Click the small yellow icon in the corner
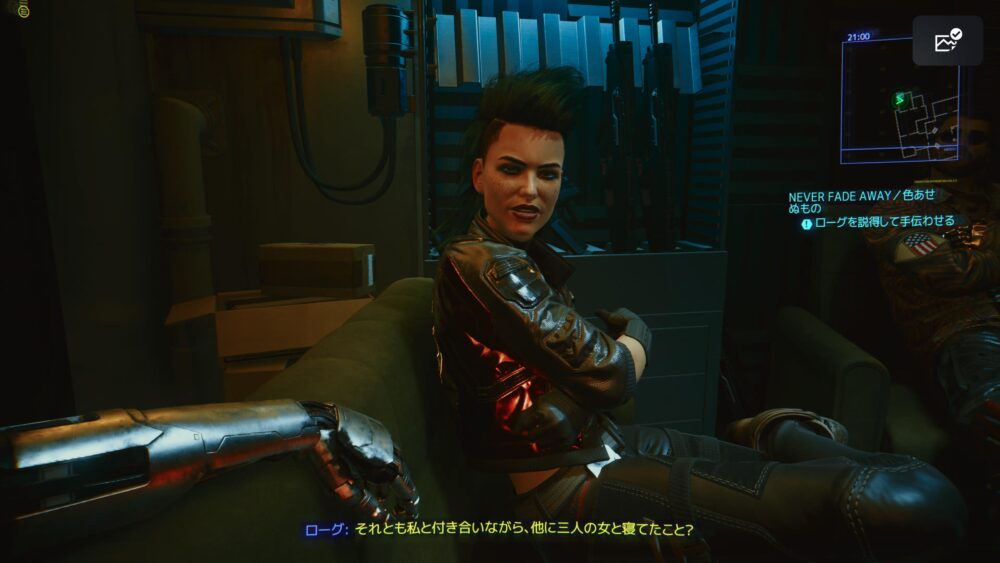Image resolution: width=1000 pixels, height=563 pixels. [23, 10]
